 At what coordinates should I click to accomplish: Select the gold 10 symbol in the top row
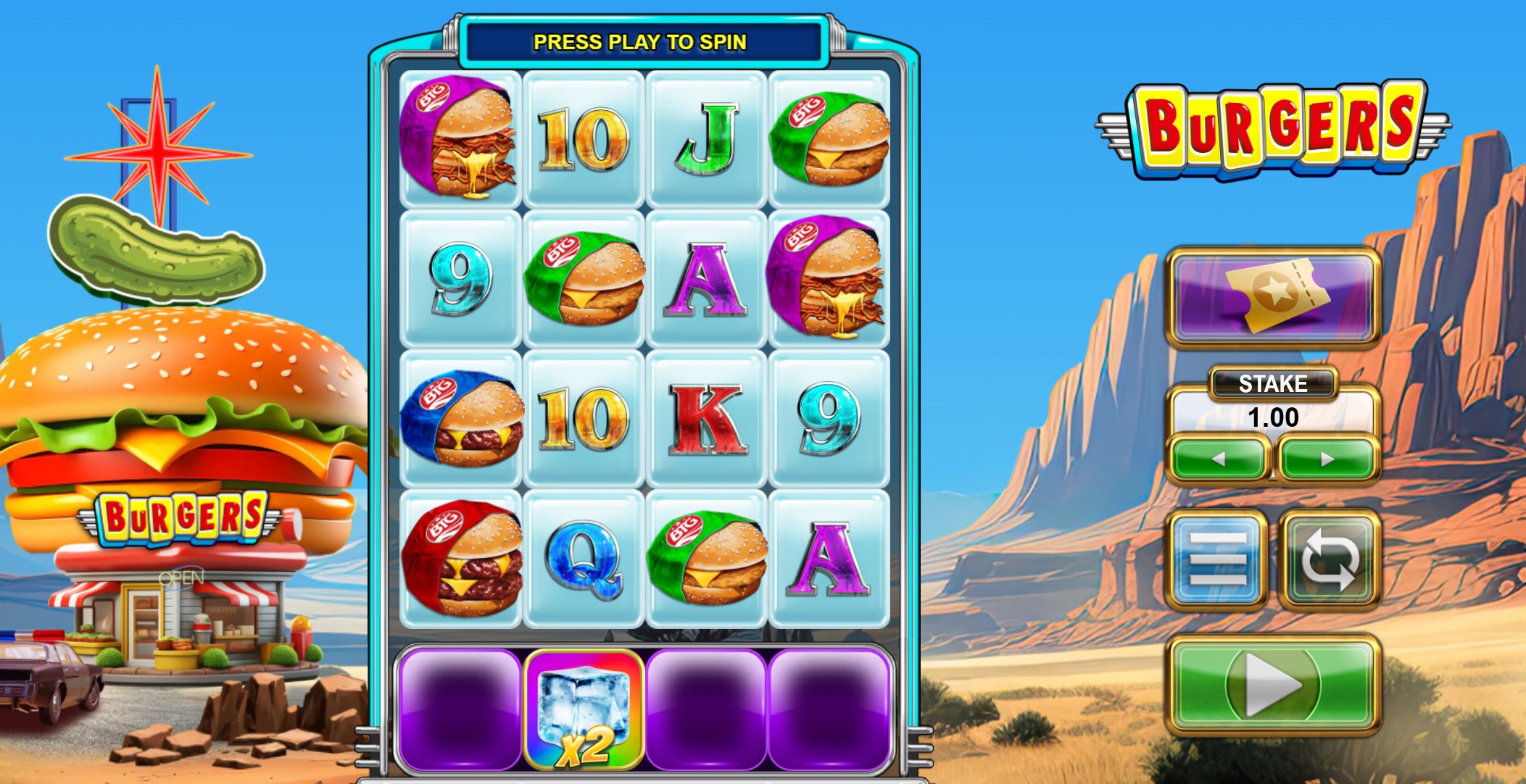coord(584,136)
